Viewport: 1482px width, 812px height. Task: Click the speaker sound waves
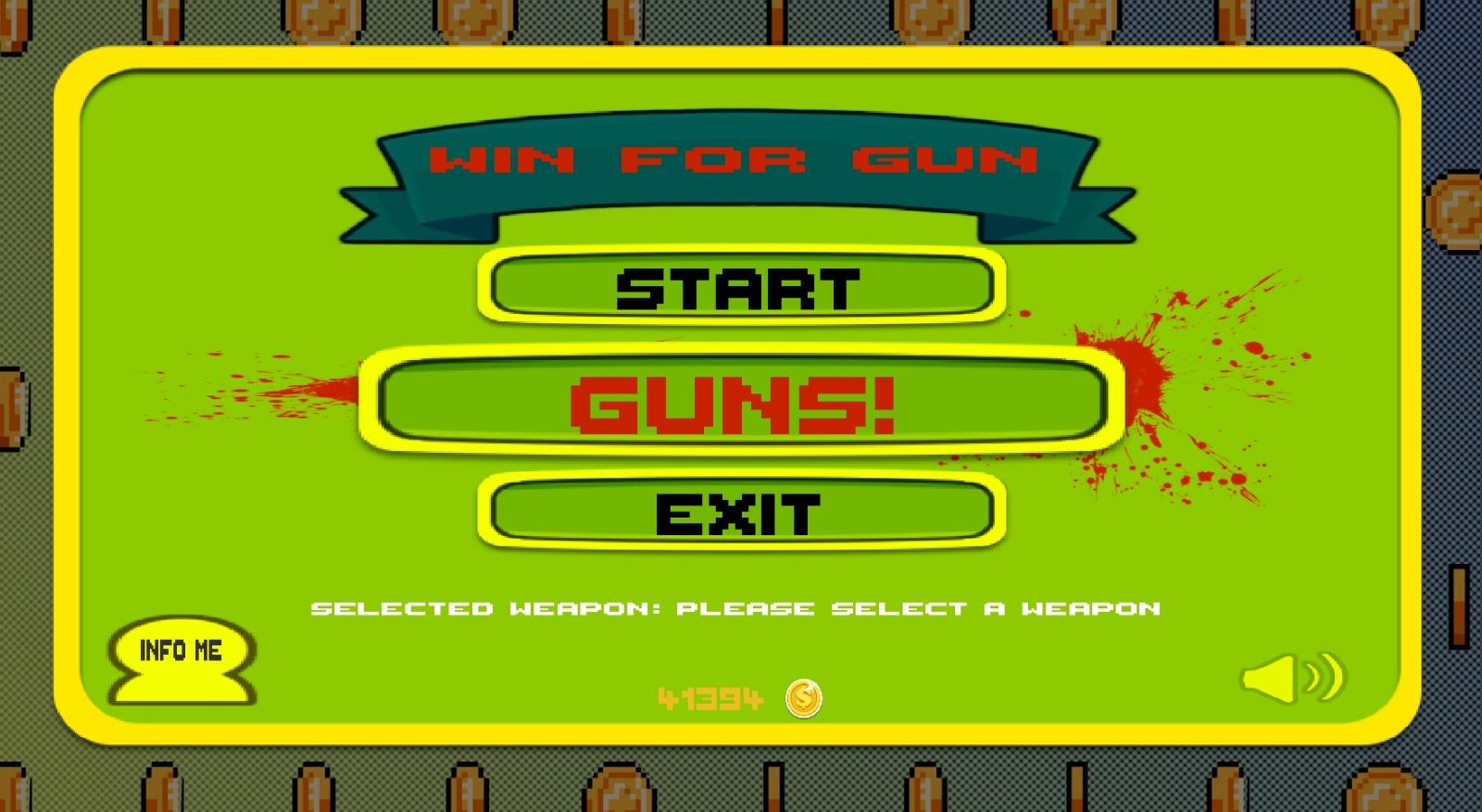point(1325,677)
